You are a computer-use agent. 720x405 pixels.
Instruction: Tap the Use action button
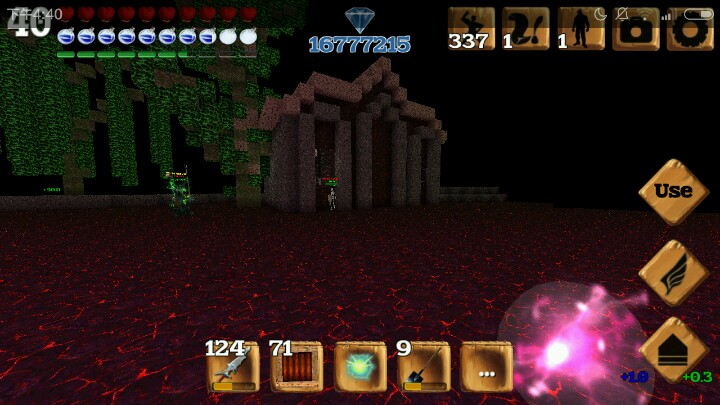(x=673, y=191)
